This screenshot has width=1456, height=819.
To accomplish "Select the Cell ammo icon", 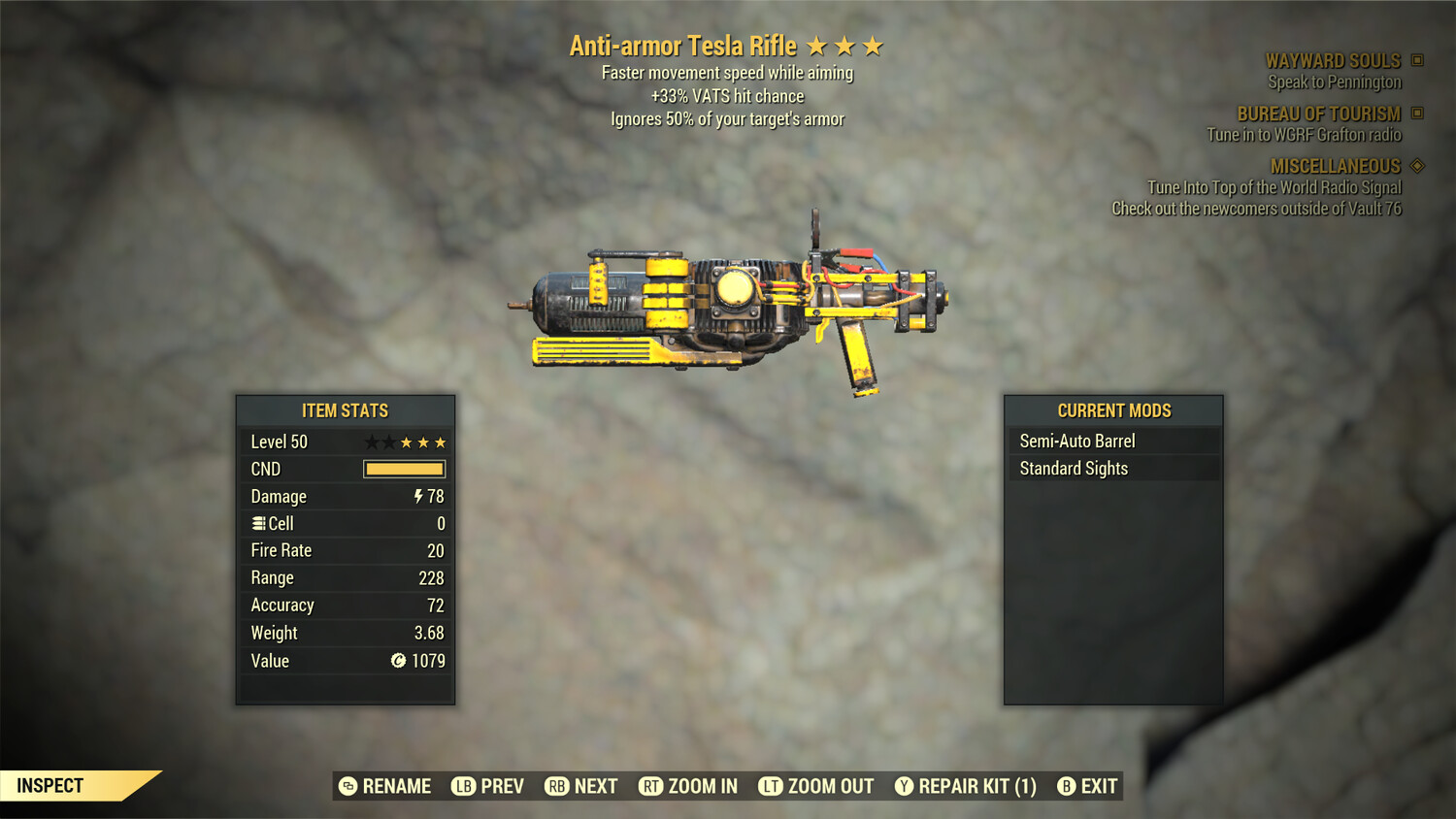I will [x=257, y=523].
